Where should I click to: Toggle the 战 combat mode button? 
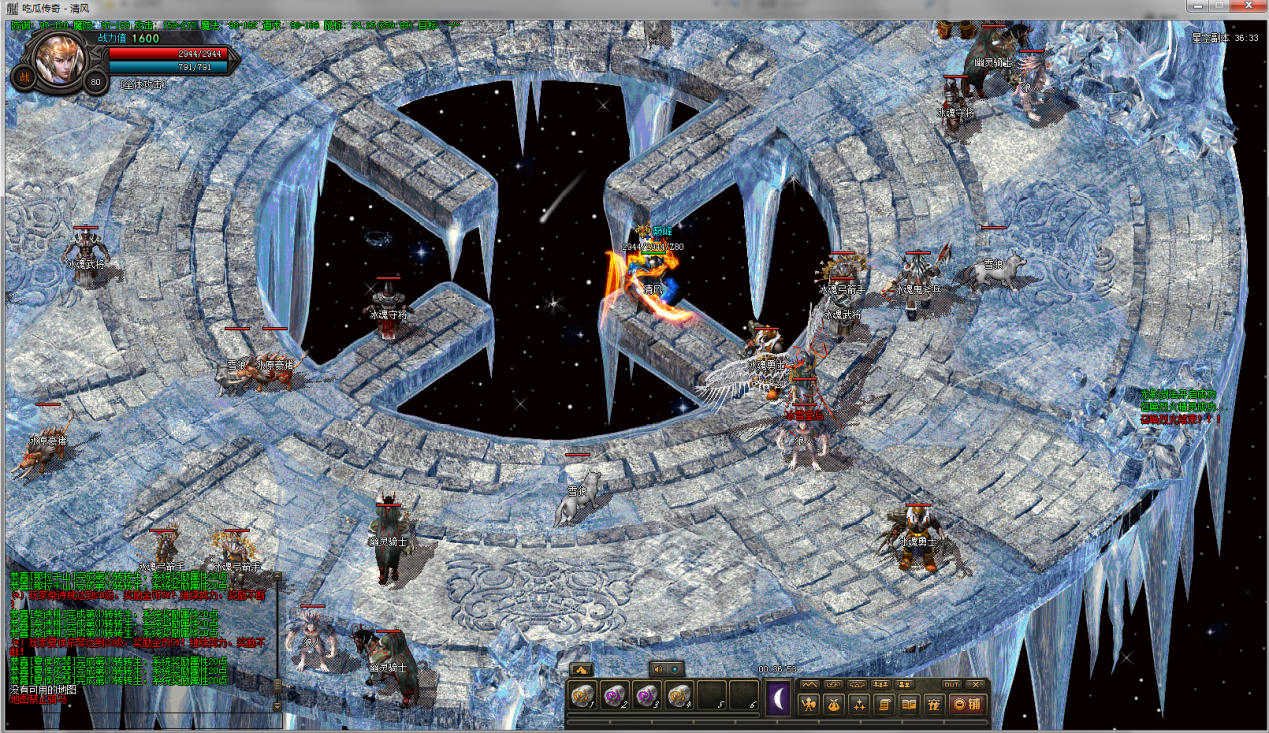[22, 78]
